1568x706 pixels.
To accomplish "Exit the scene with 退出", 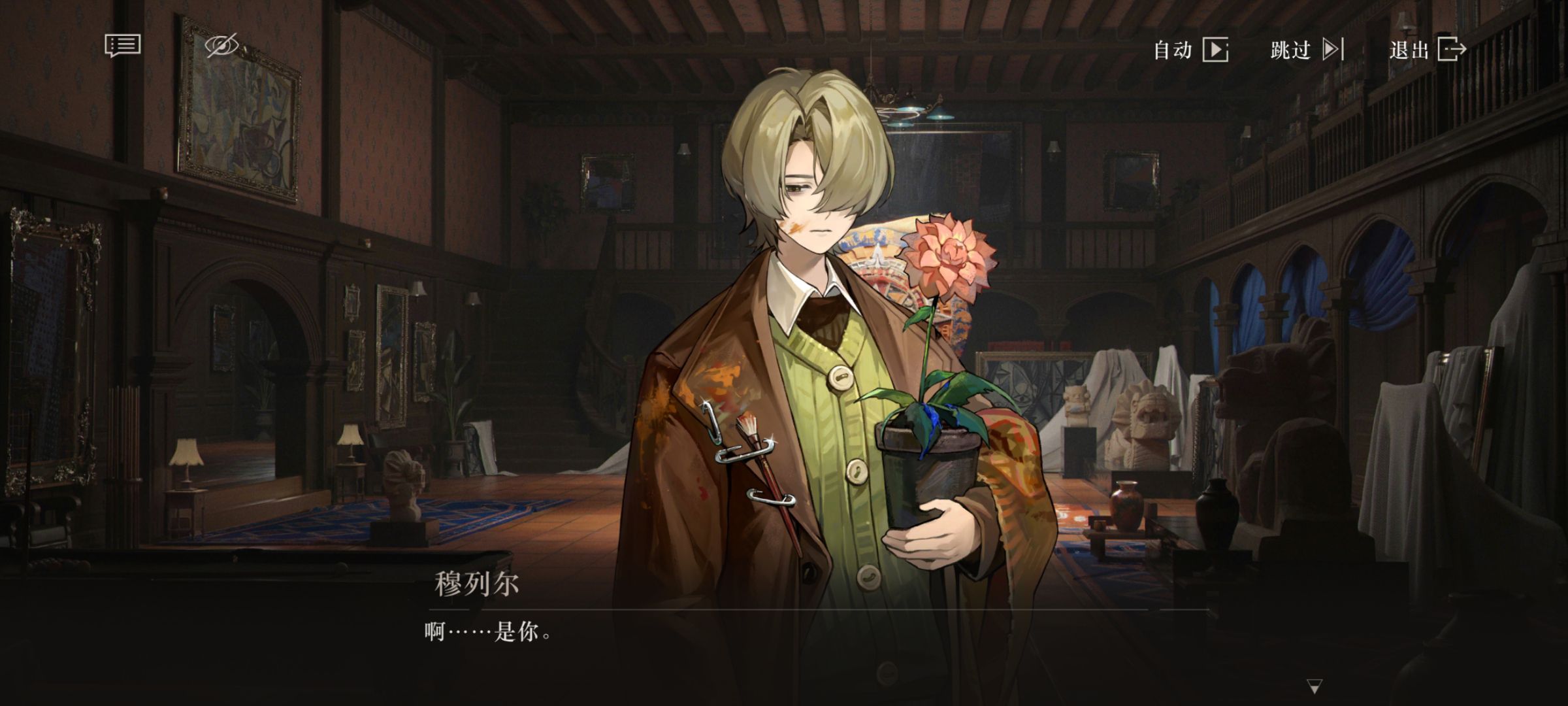I will (x=1428, y=50).
